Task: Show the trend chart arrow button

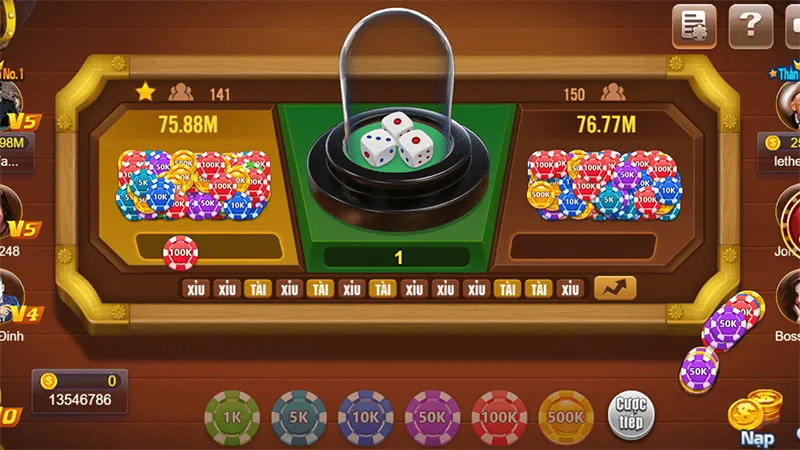Action: (x=615, y=288)
